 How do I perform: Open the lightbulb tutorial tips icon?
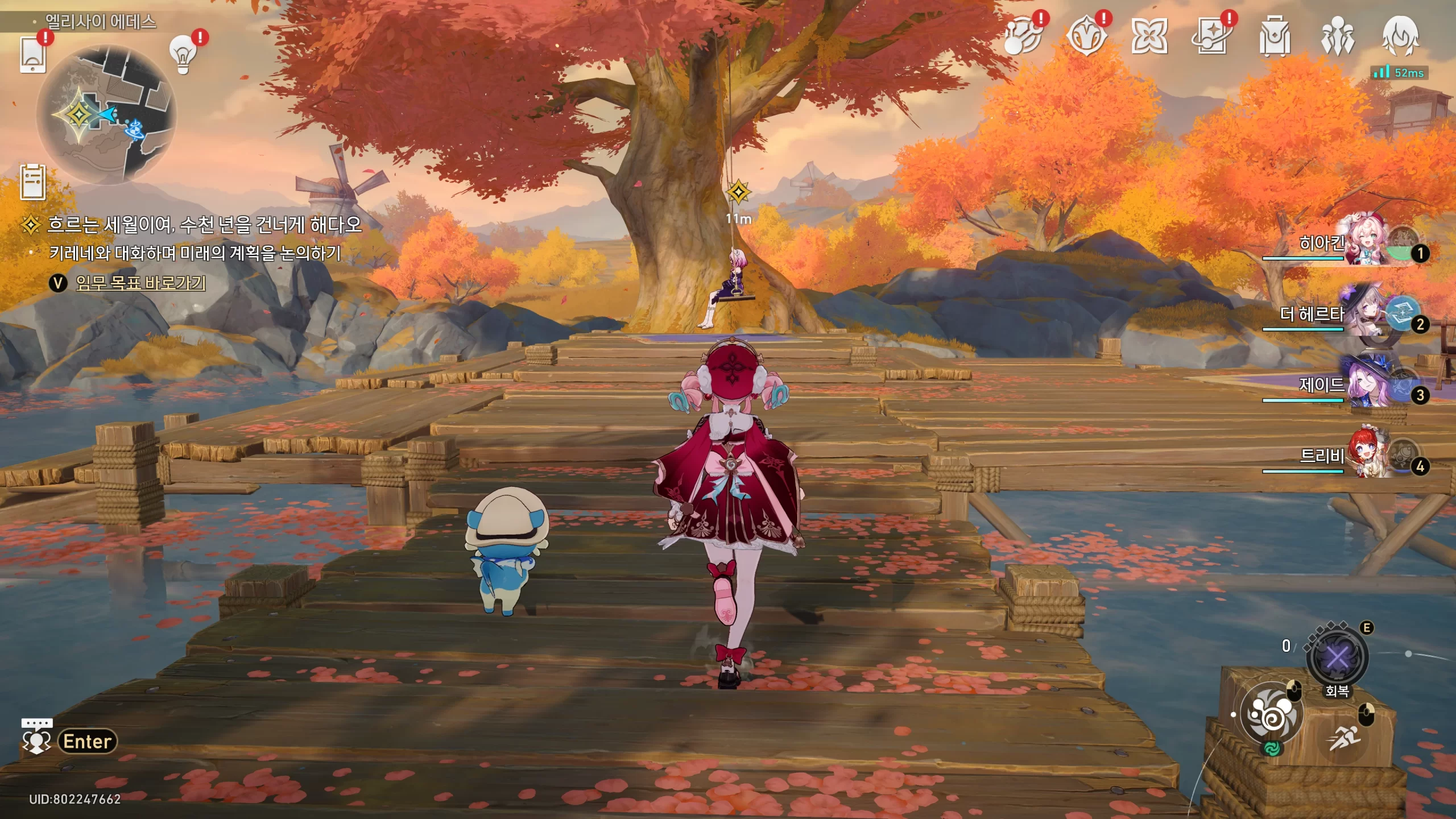183,55
